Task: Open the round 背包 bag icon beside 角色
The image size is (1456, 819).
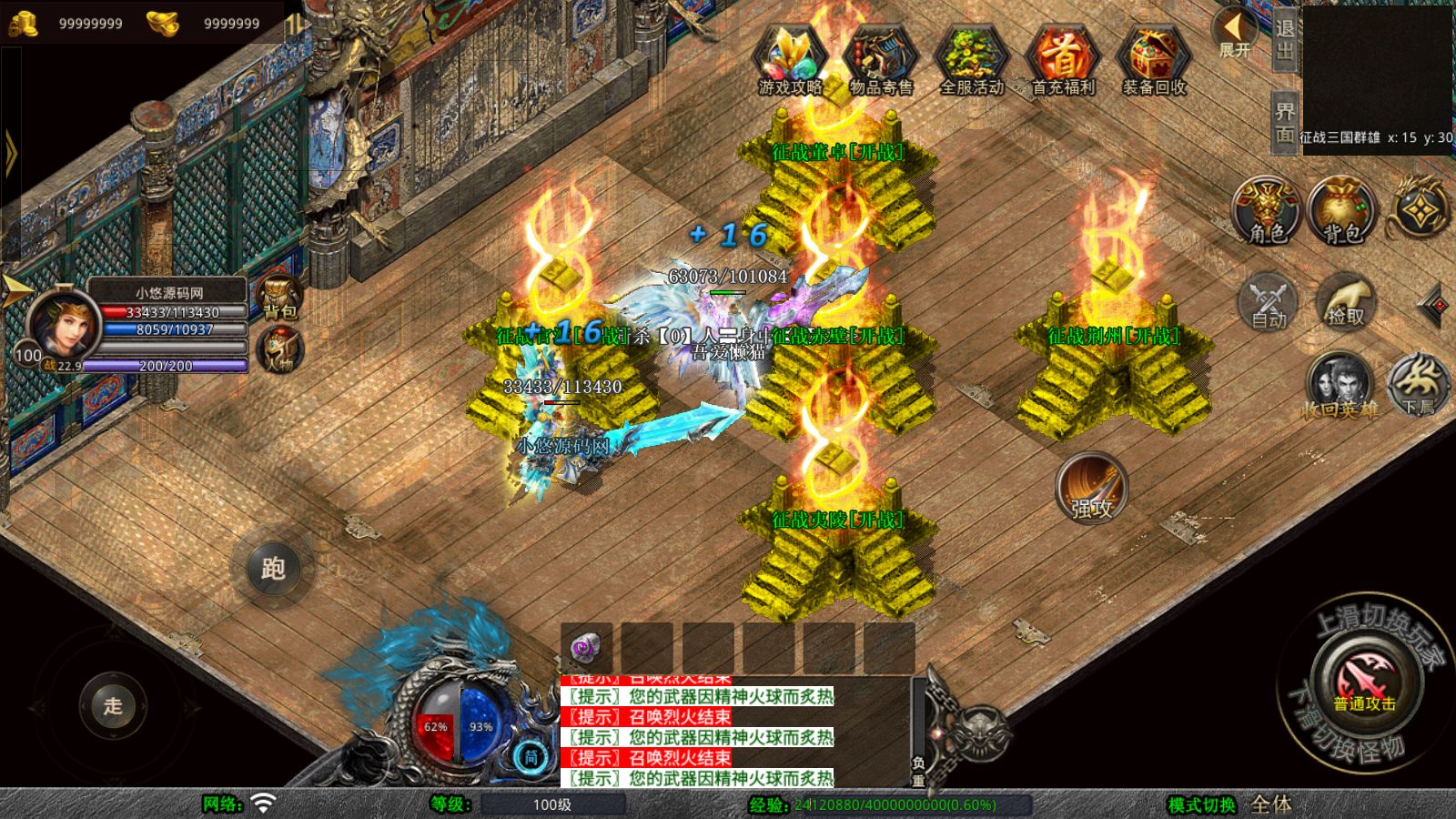Action: click(x=1341, y=211)
